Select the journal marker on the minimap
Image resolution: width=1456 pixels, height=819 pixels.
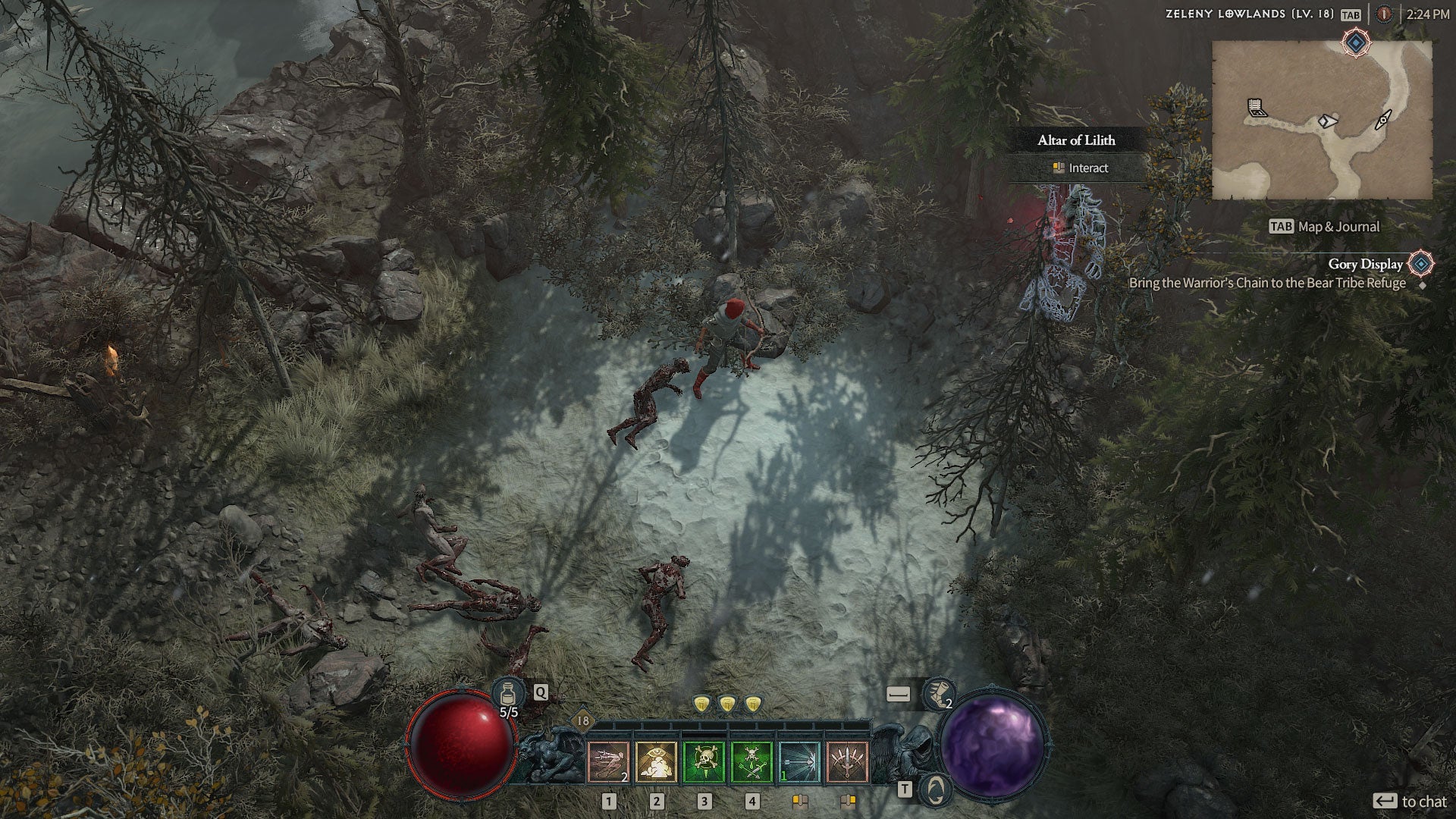click(x=1257, y=108)
